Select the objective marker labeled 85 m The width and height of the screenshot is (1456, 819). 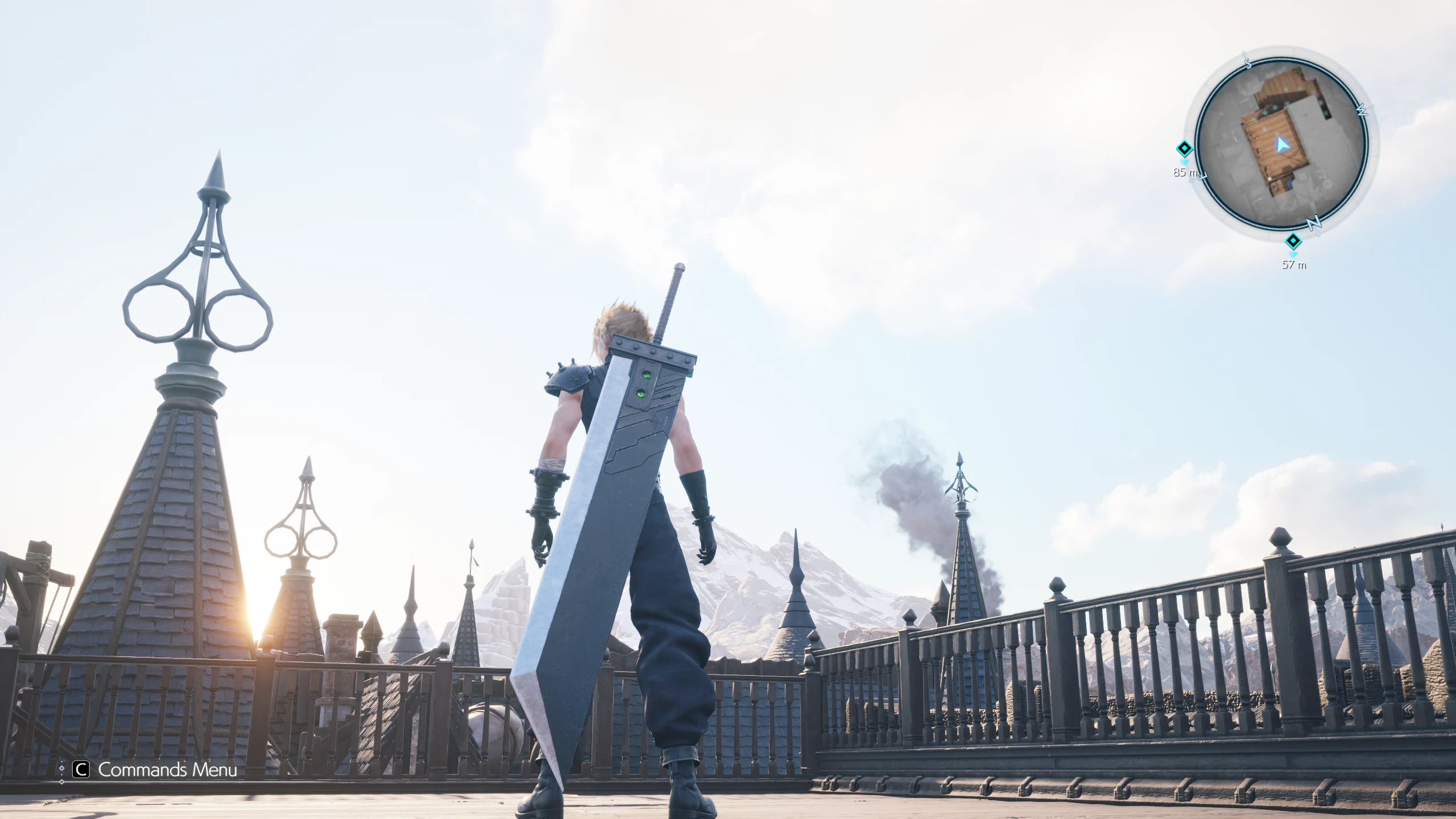point(1184,150)
